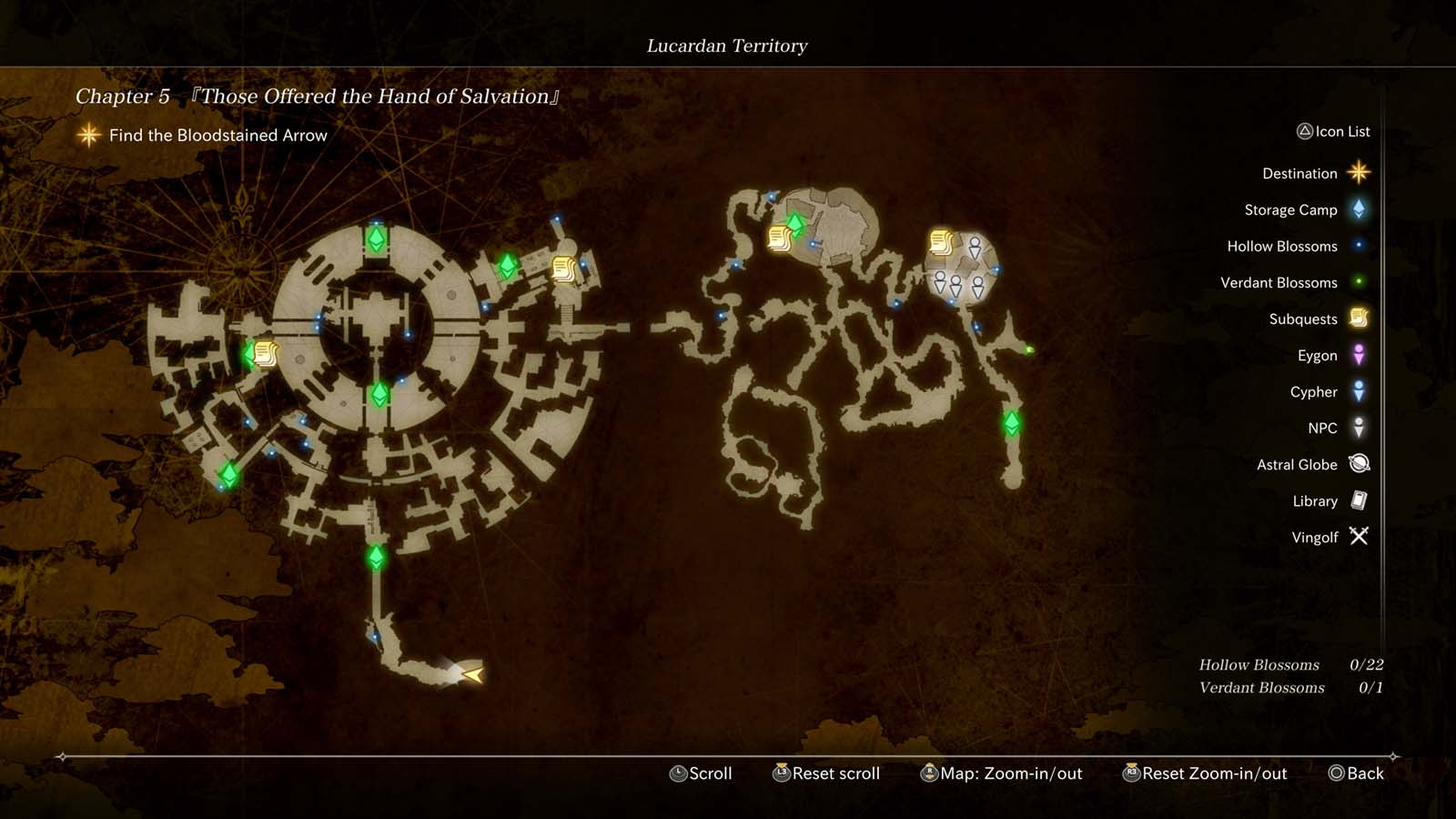Select the Destination star icon in the legend
The width and height of the screenshot is (1456, 819).
click(1357, 173)
